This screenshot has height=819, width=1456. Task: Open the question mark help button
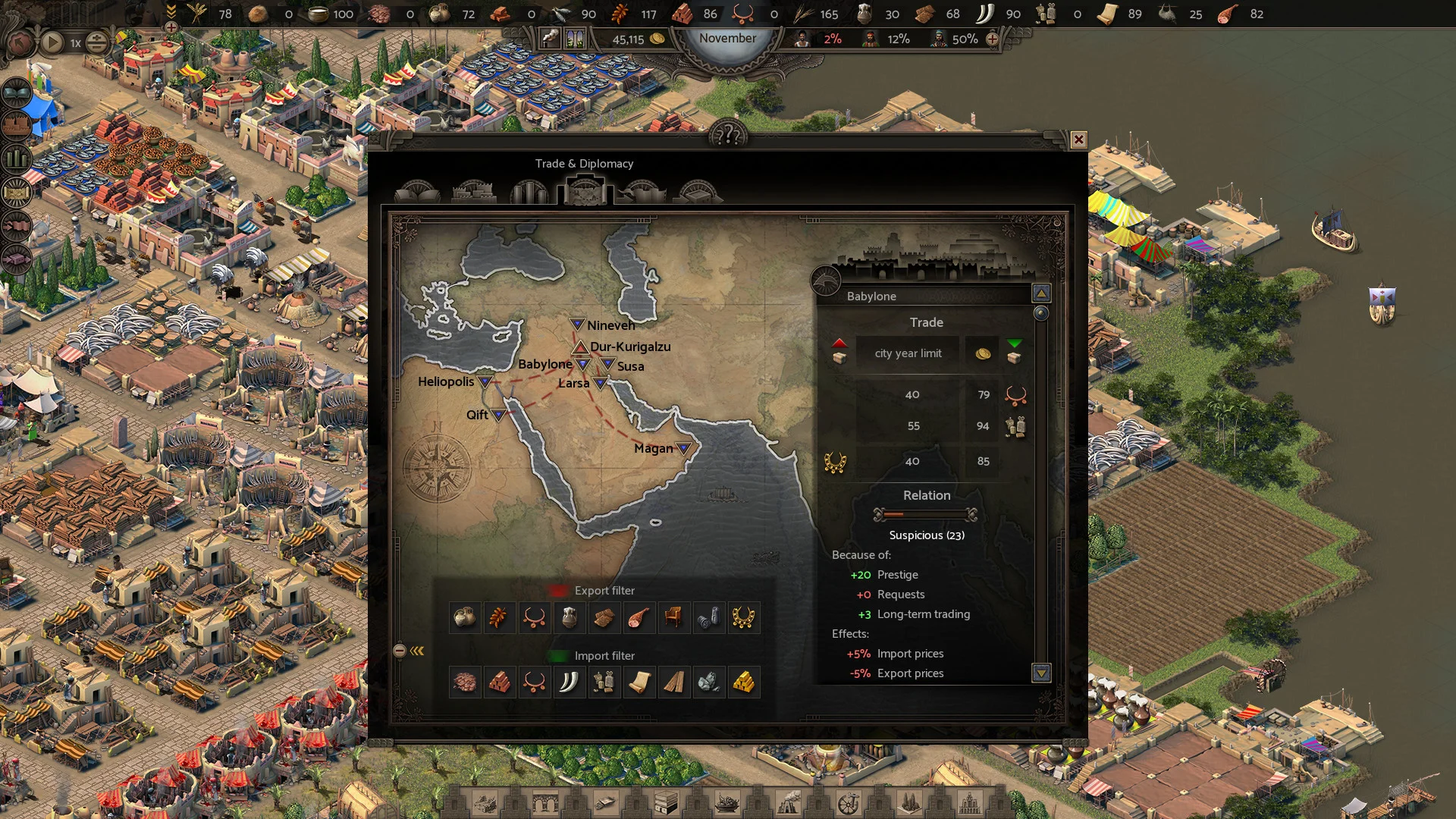click(728, 136)
